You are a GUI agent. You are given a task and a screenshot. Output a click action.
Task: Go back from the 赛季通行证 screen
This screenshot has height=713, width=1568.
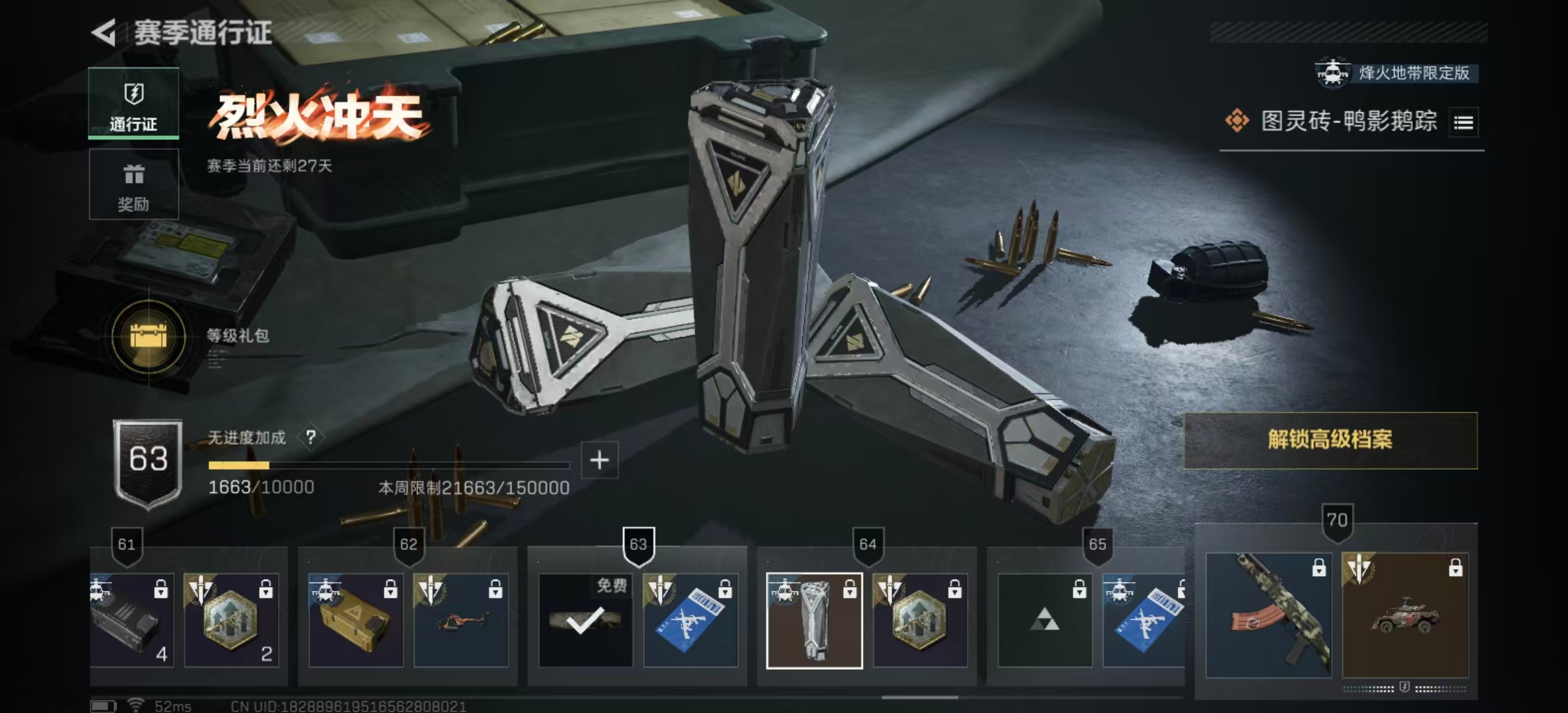[104, 32]
